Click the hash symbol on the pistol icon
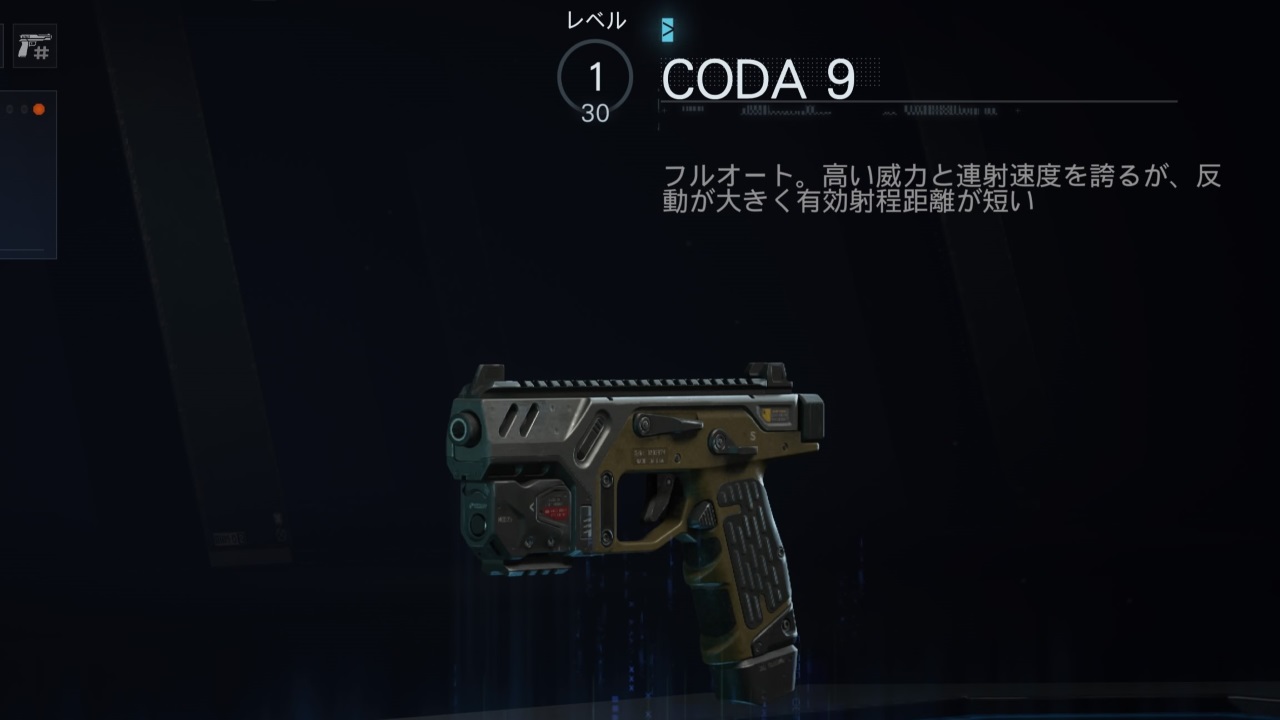 coord(41,53)
